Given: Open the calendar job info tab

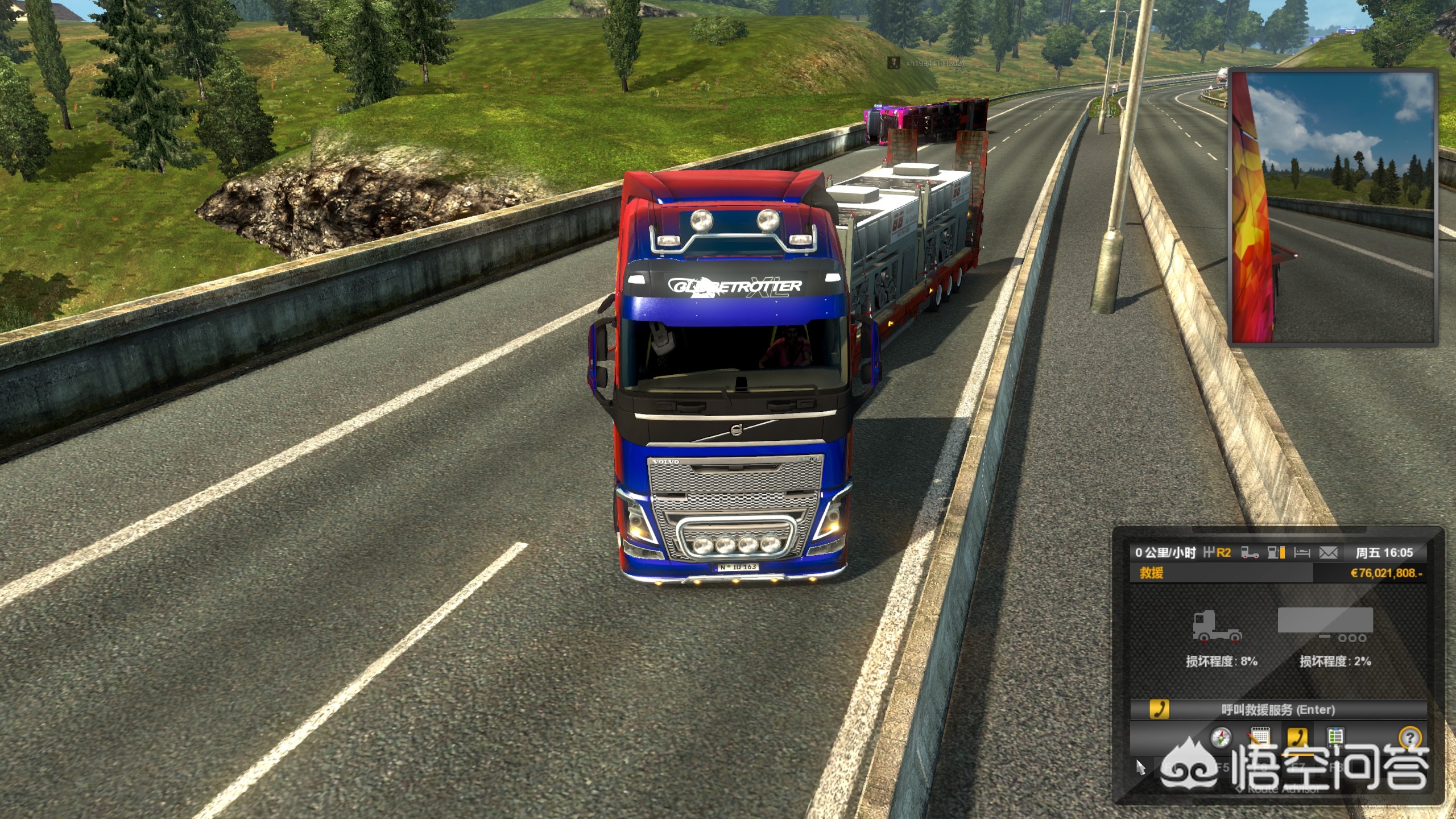Looking at the screenshot, I should click(1259, 738).
